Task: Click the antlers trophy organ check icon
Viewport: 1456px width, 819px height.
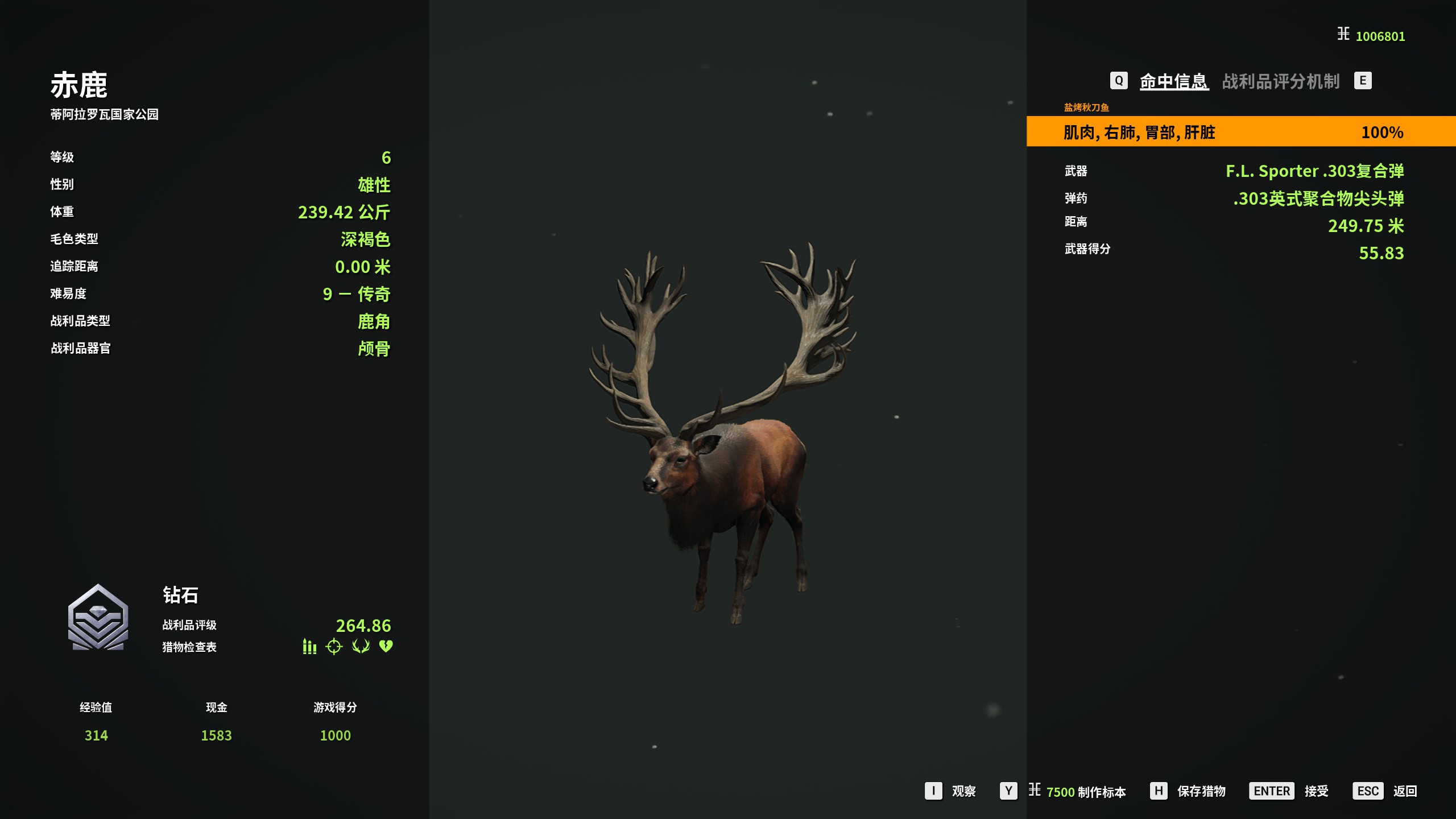Action: (361, 647)
